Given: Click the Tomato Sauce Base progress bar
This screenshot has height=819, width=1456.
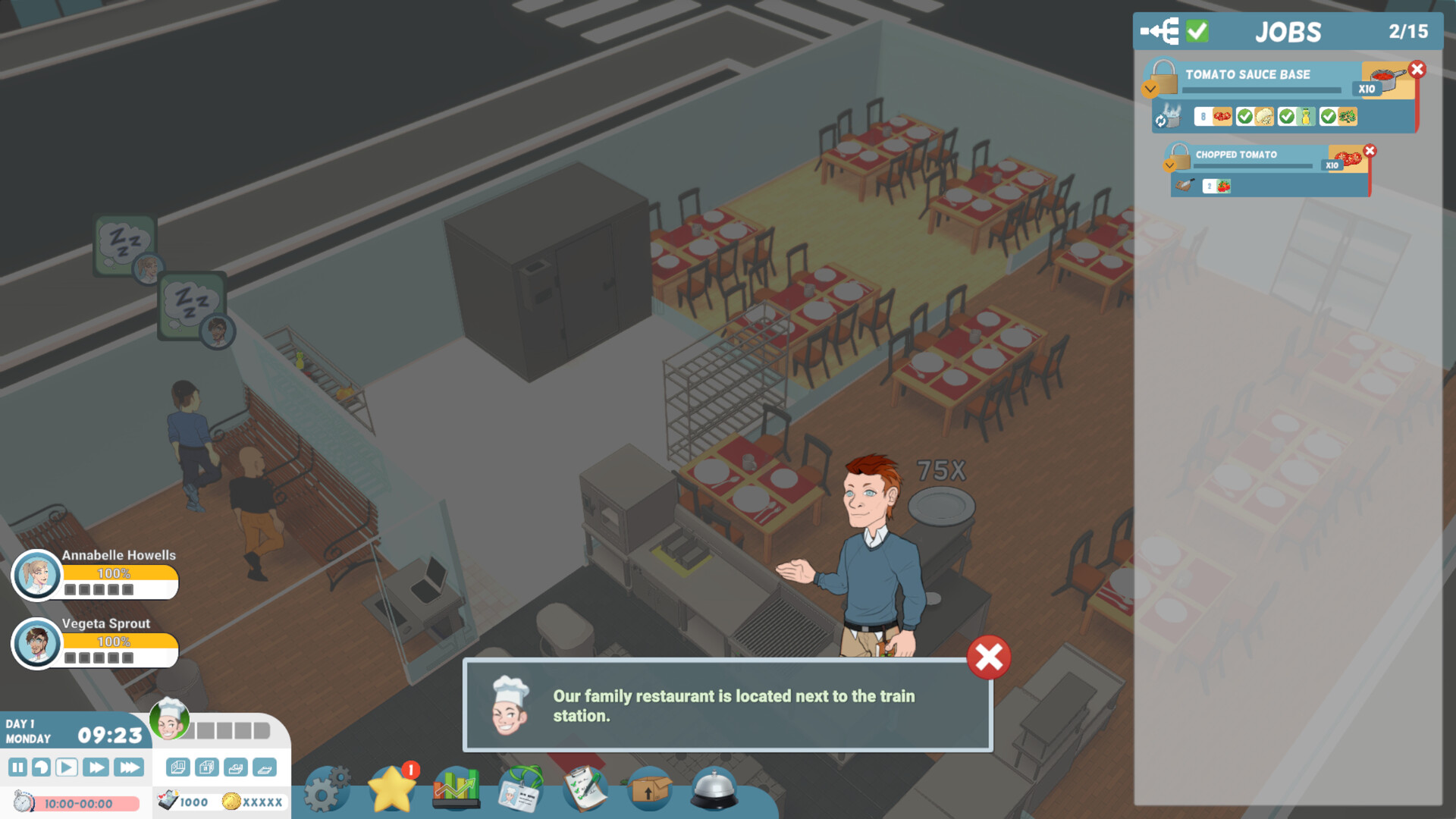Looking at the screenshot, I should click(x=1262, y=89).
